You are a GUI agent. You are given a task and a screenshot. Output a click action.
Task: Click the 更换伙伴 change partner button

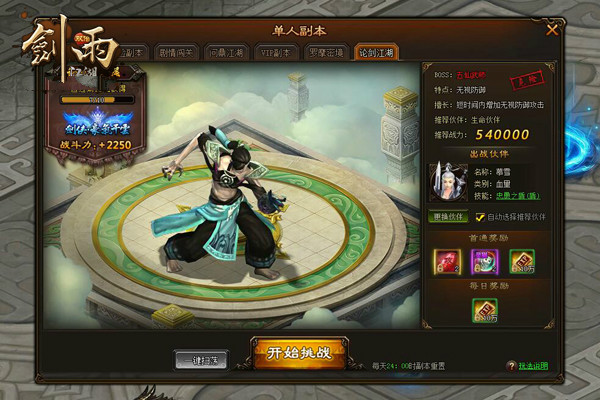click(x=448, y=215)
